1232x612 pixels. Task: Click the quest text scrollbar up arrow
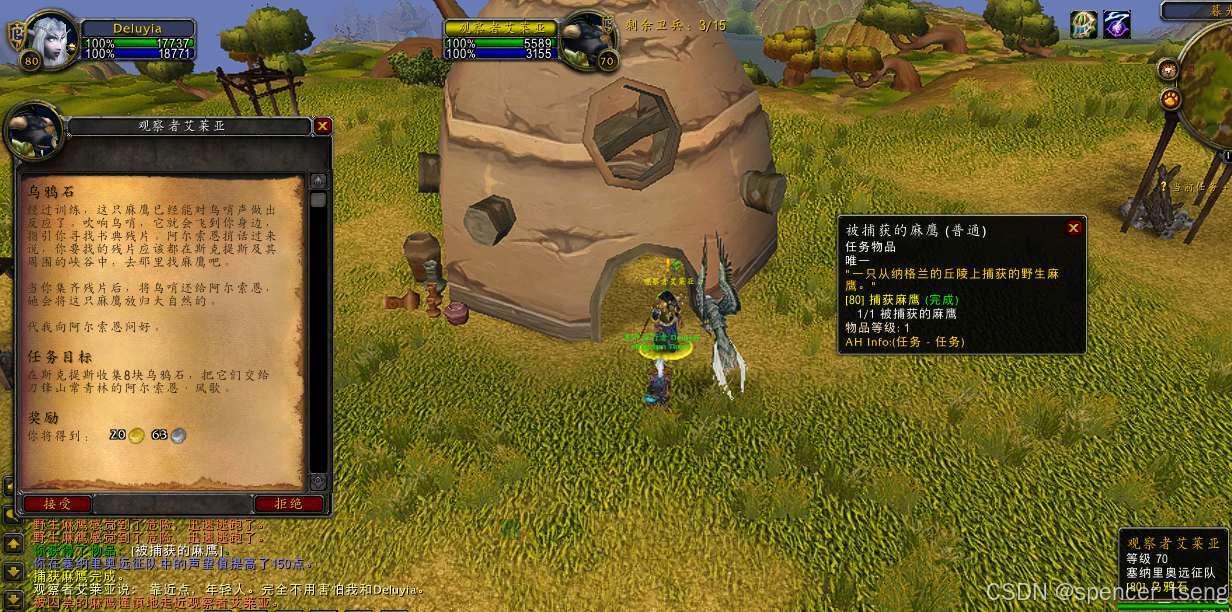318,181
